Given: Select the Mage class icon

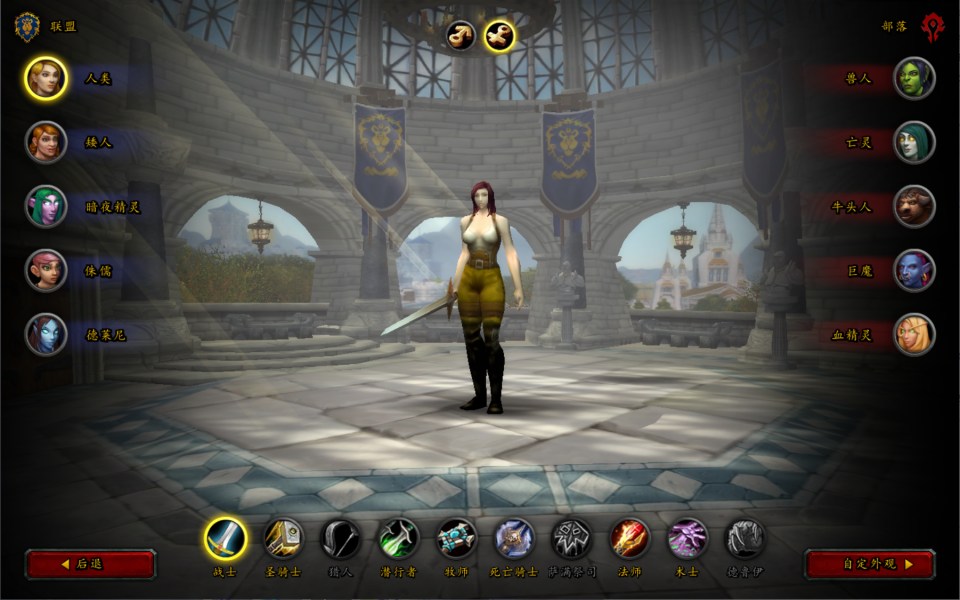Looking at the screenshot, I should click(630, 539).
